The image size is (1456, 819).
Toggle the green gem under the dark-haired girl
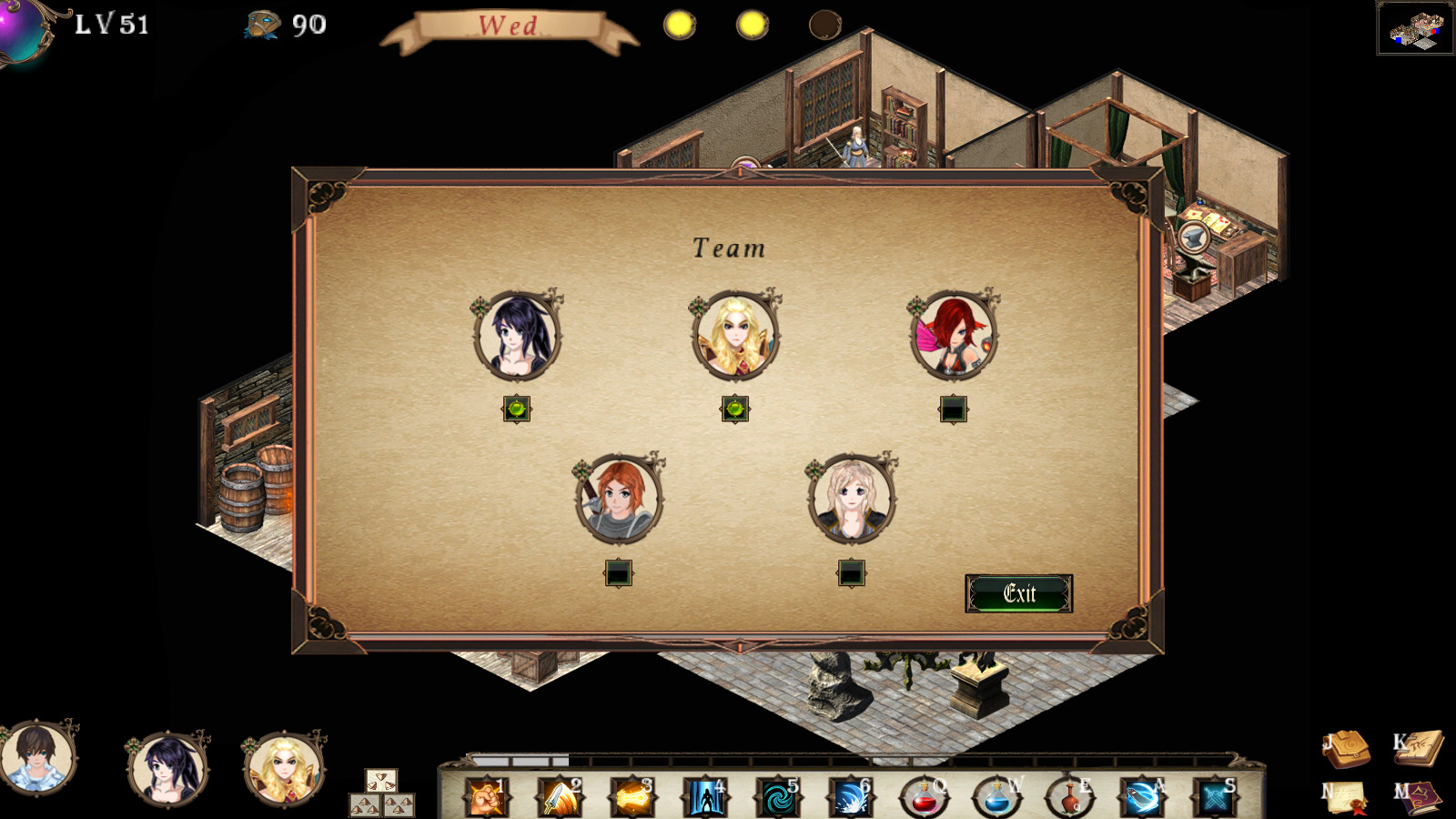[x=517, y=409]
